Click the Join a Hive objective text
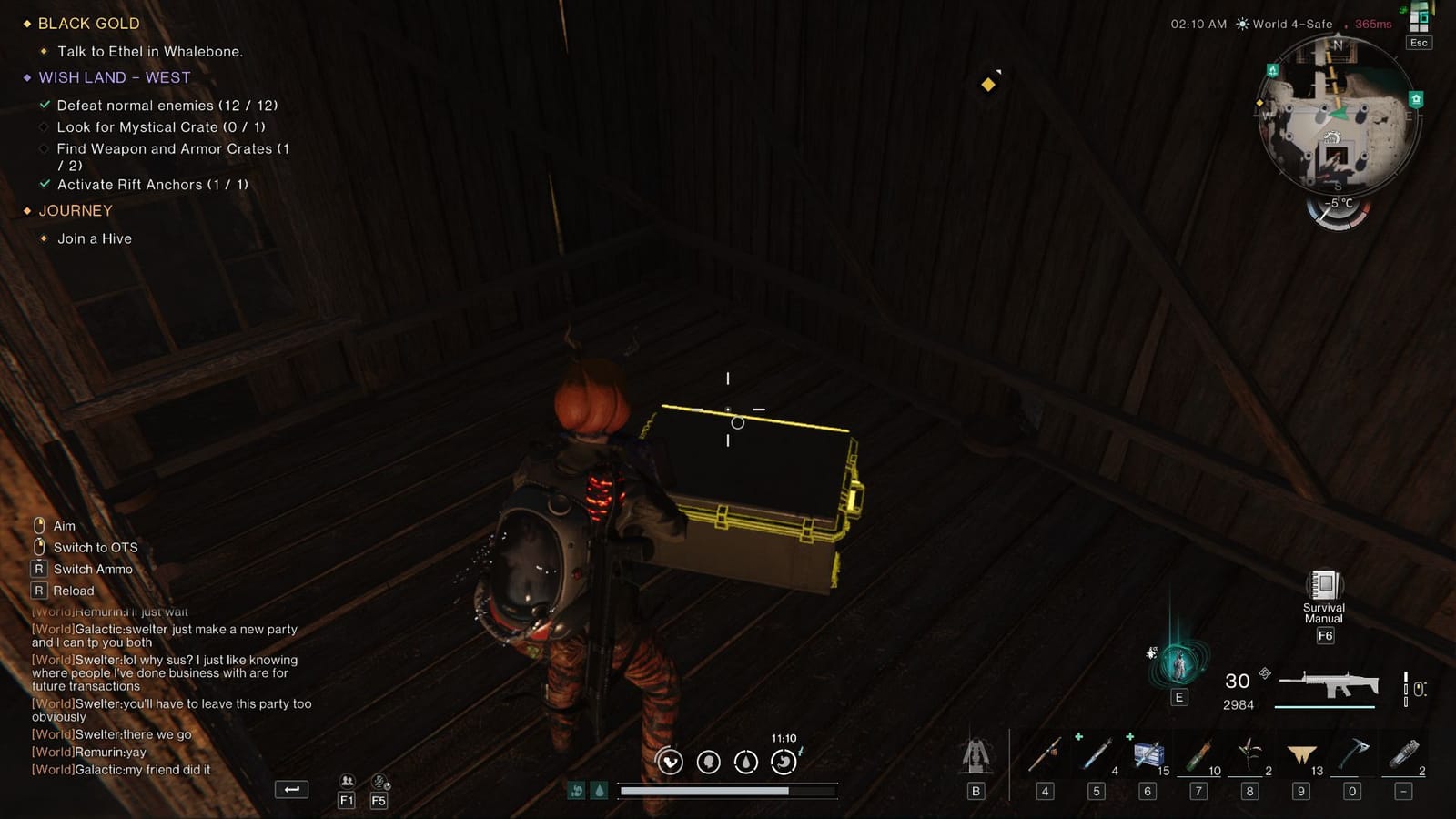Image resolution: width=1456 pixels, height=819 pixels. (x=93, y=238)
